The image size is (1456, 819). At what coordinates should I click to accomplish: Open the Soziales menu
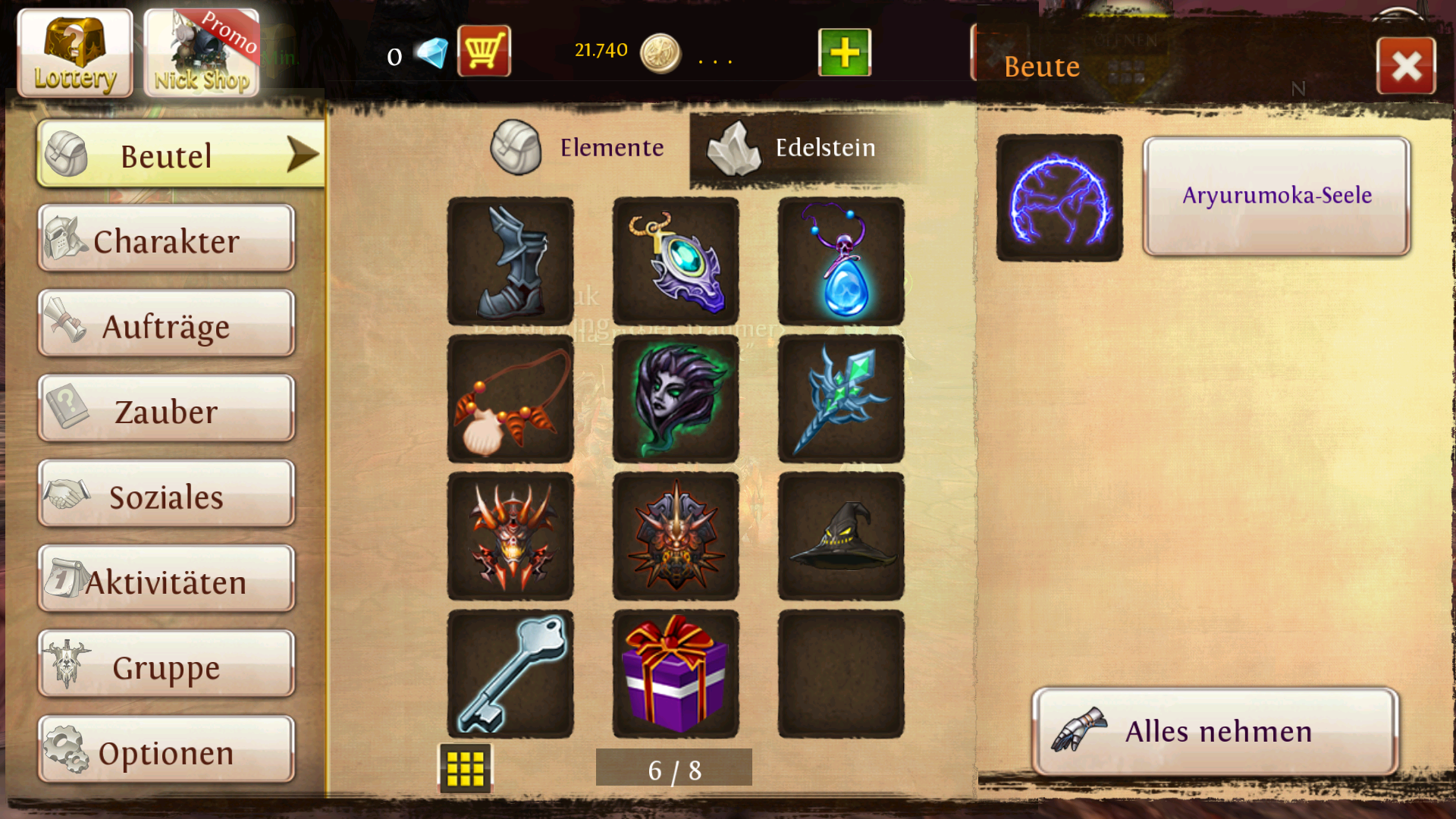(x=166, y=496)
